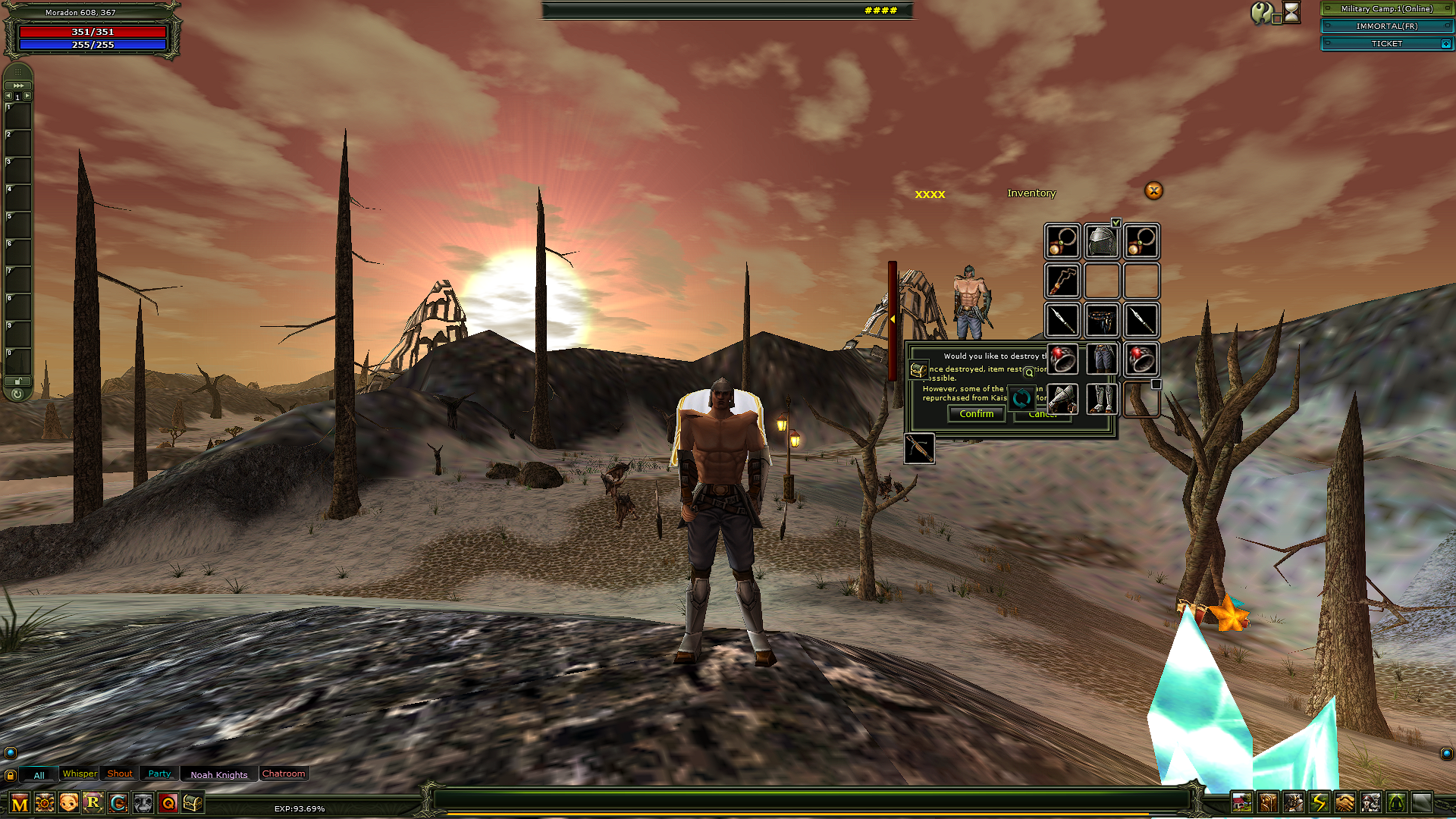Image resolution: width=1456 pixels, height=819 pixels.
Task: Close the Inventory window
Action: pyautogui.click(x=1153, y=191)
